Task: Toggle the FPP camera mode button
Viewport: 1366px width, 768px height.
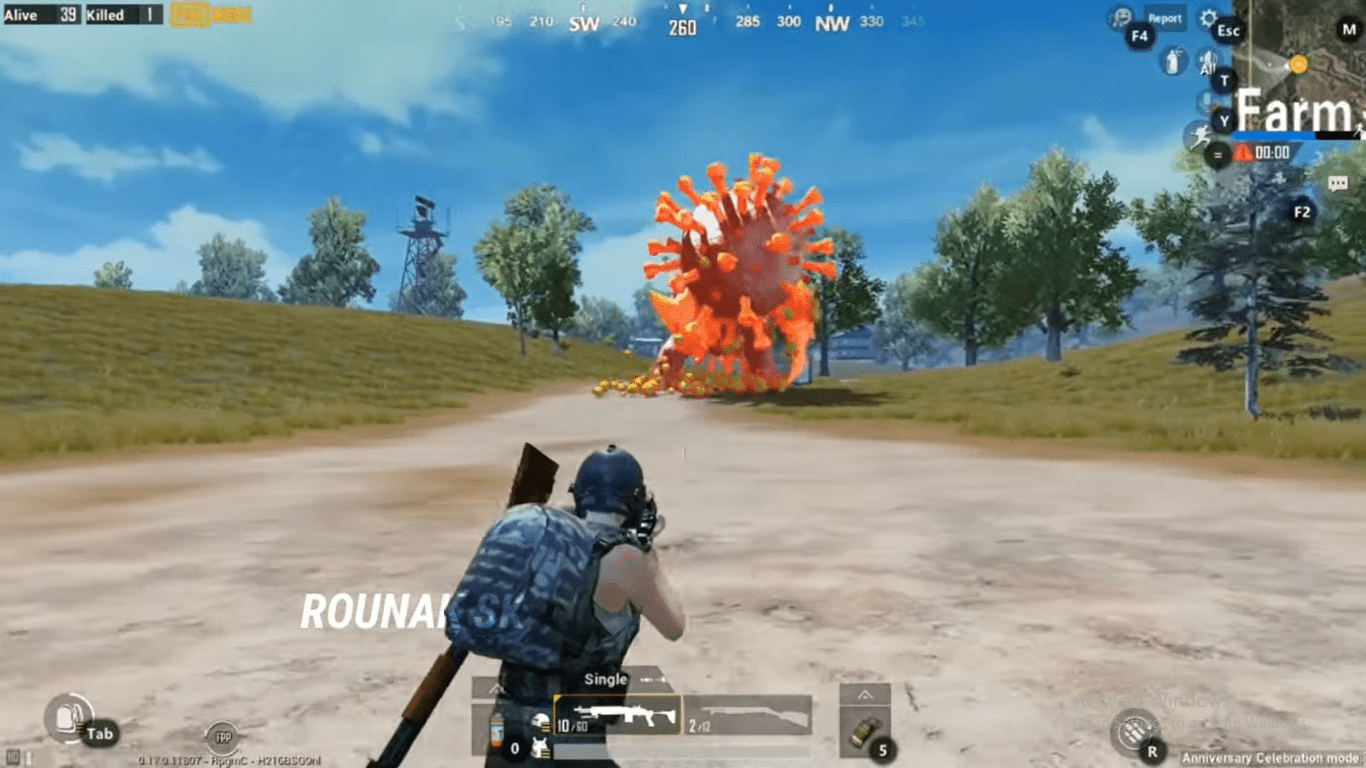Action: (x=222, y=737)
